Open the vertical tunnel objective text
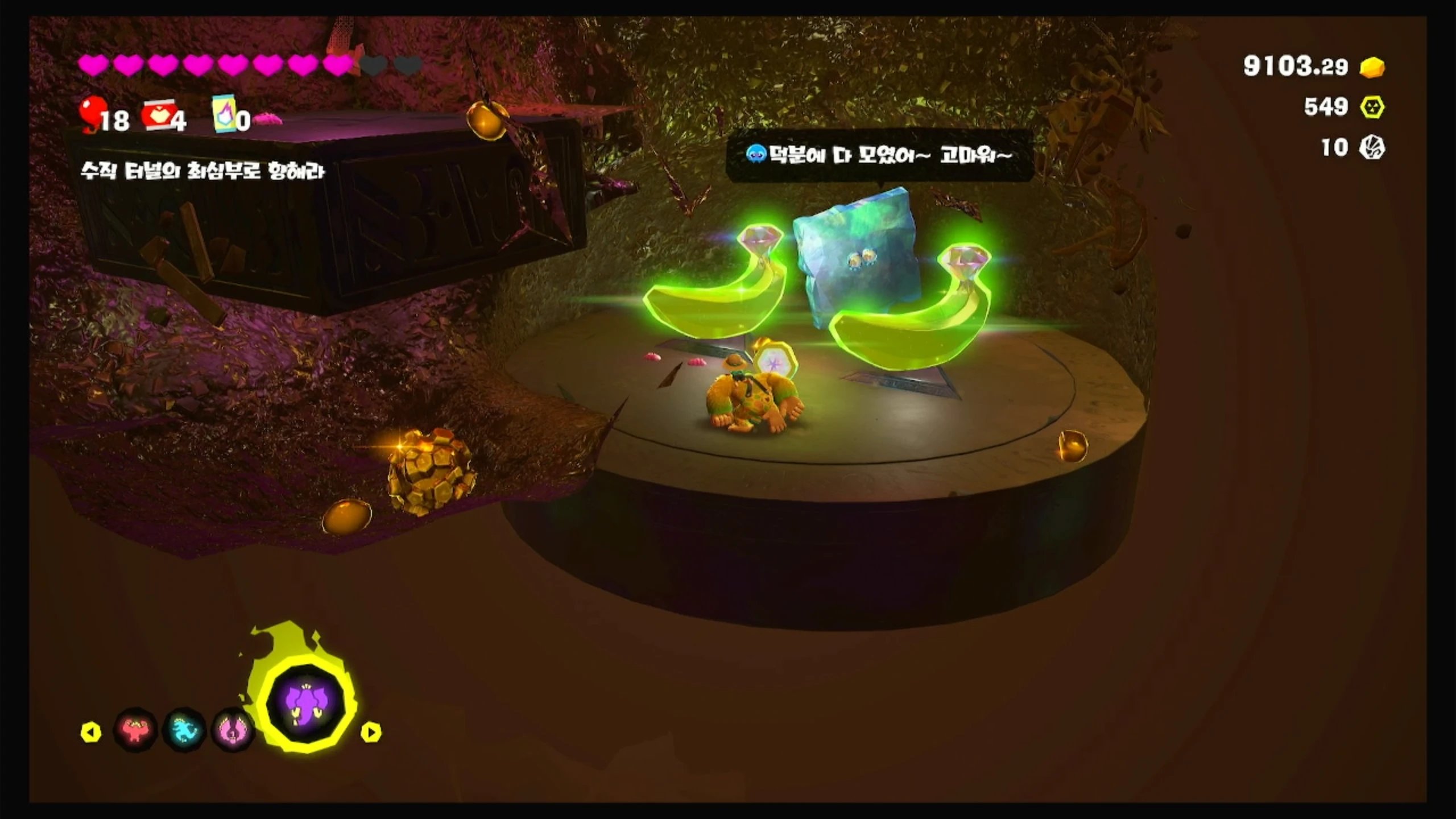The height and width of the screenshot is (819, 1456). (202, 171)
